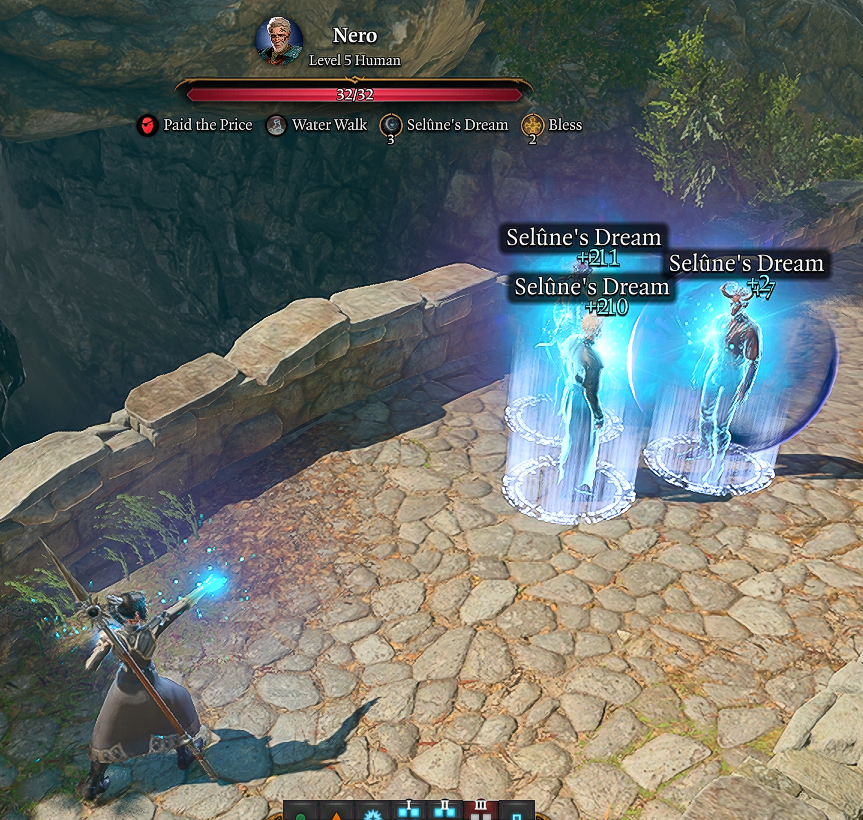This screenshot has height=820, width=863.
Task: Click Nero's portrait in the target panel
Action: [x=279, y=41]
